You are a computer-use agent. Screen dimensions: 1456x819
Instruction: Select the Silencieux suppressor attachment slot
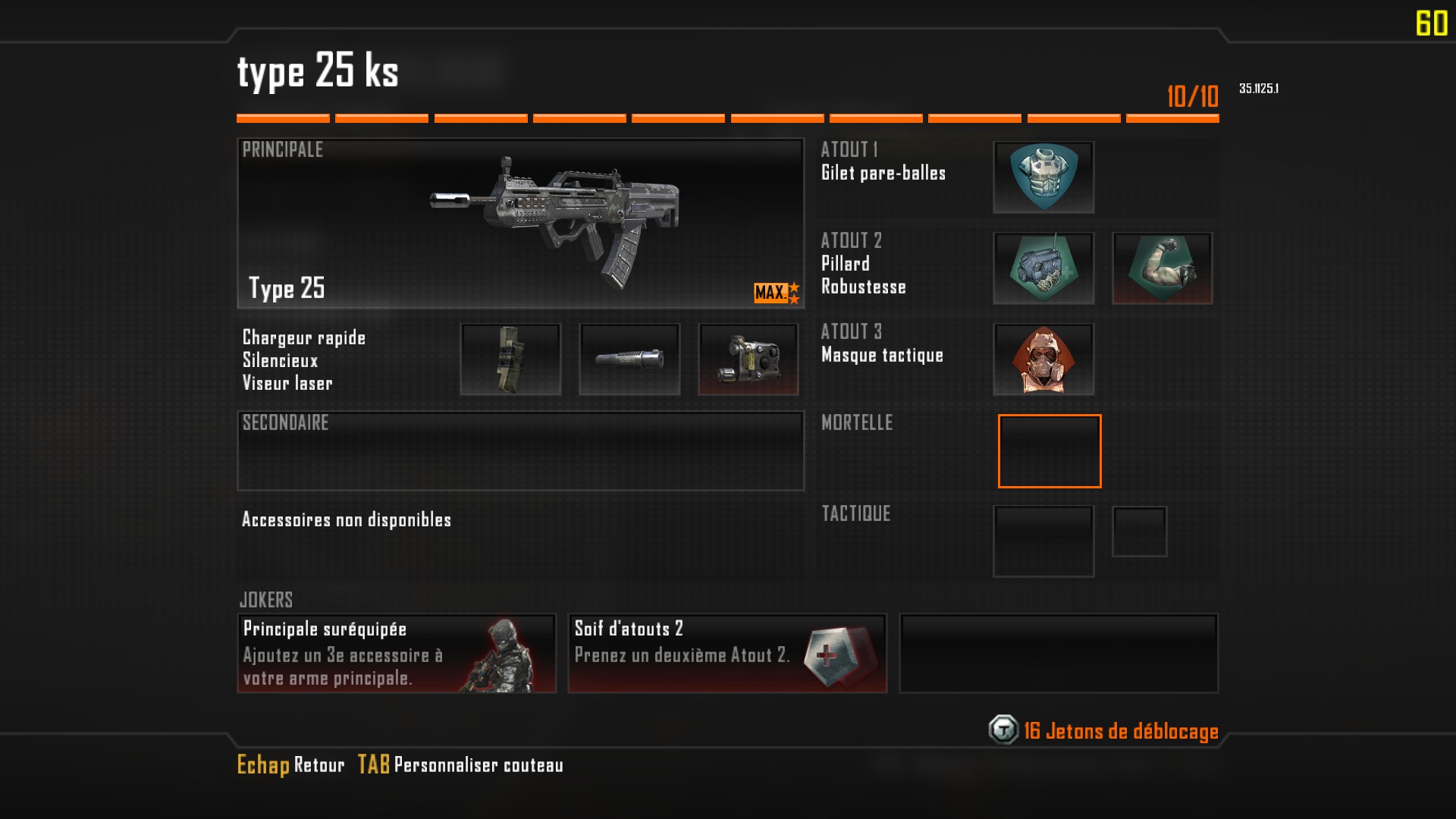point(629,359)
